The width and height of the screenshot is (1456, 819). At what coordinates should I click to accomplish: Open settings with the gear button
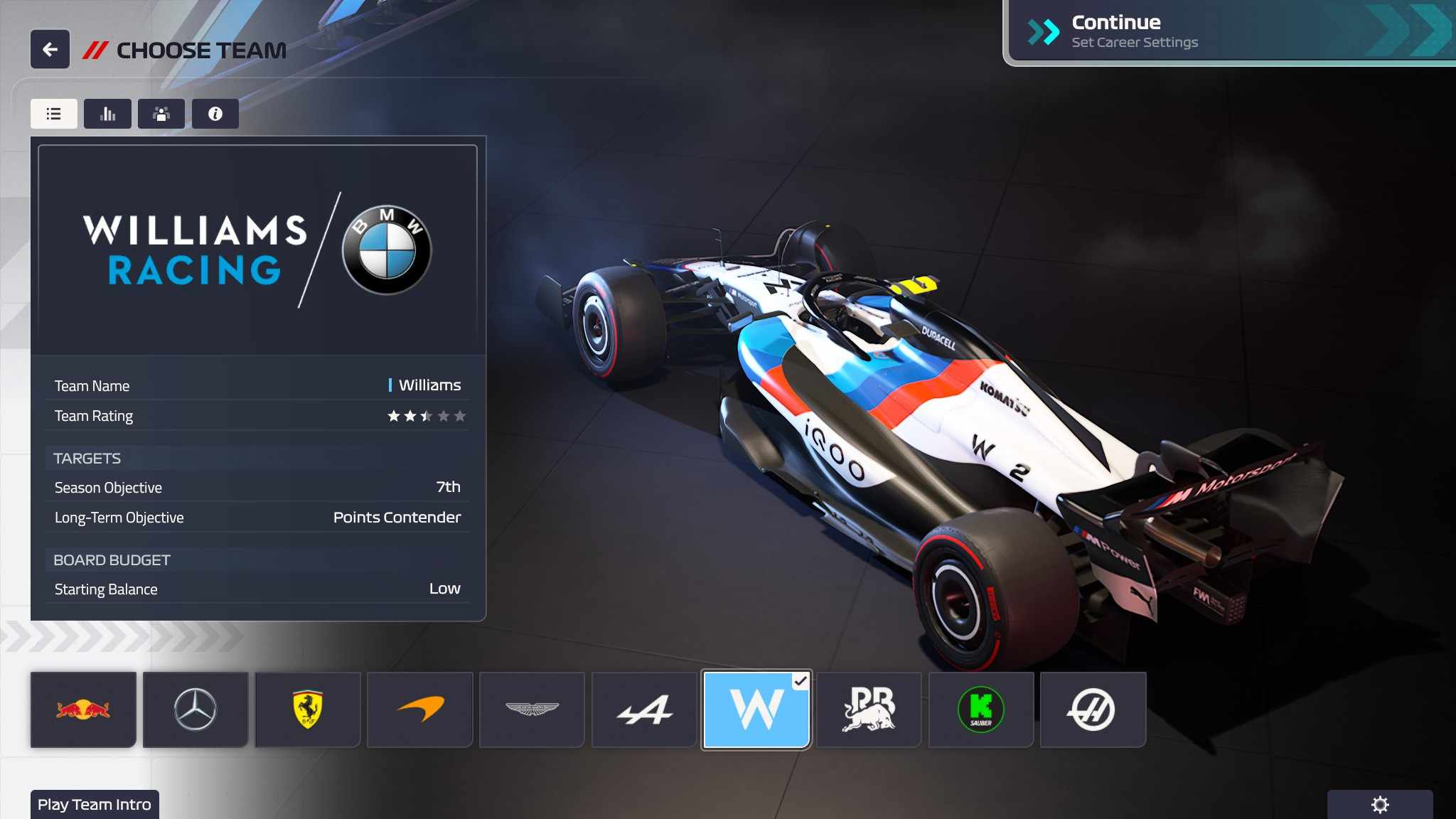click(1379, 804)
